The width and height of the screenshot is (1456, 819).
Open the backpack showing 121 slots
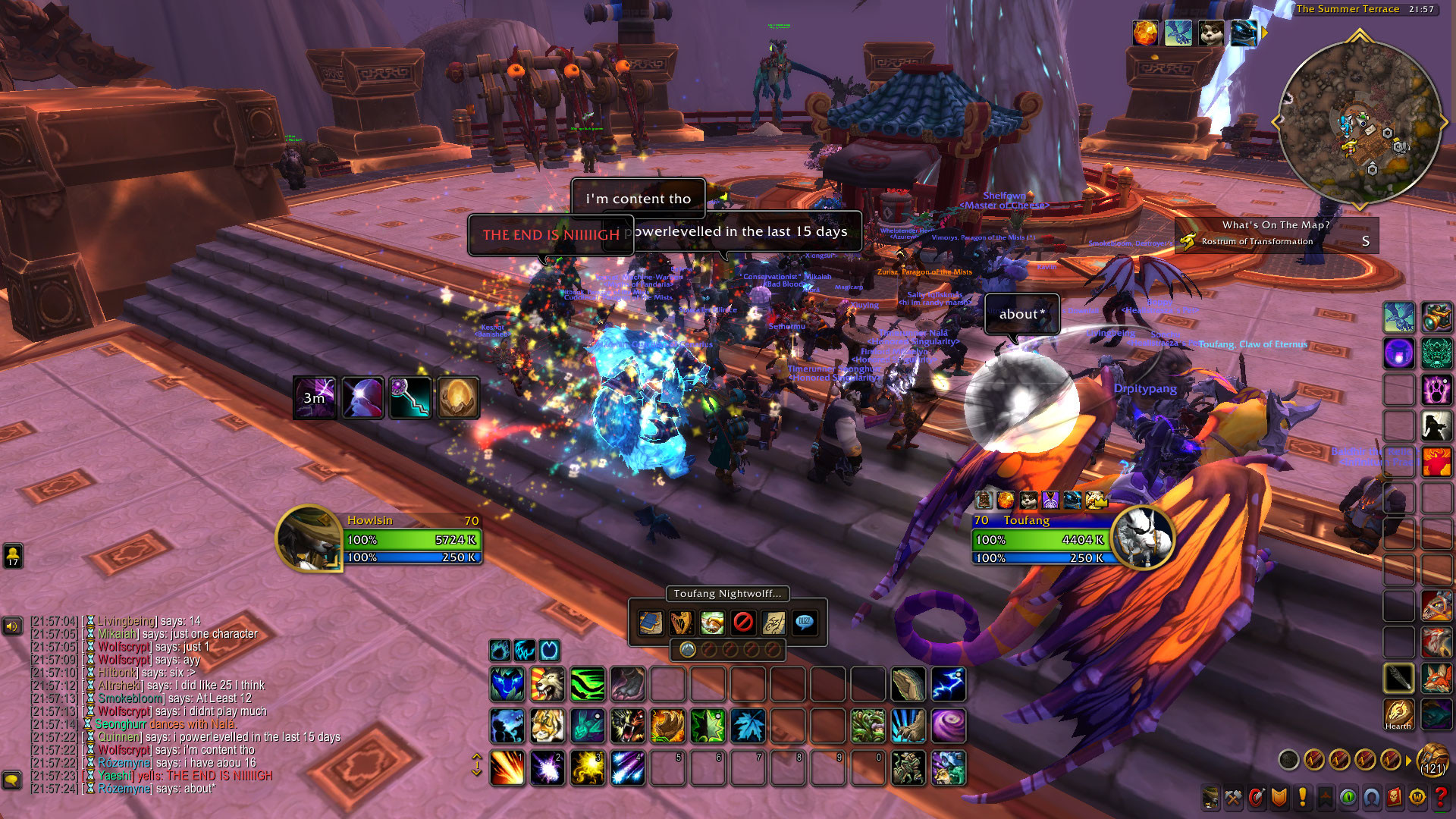pos(1432,758)
